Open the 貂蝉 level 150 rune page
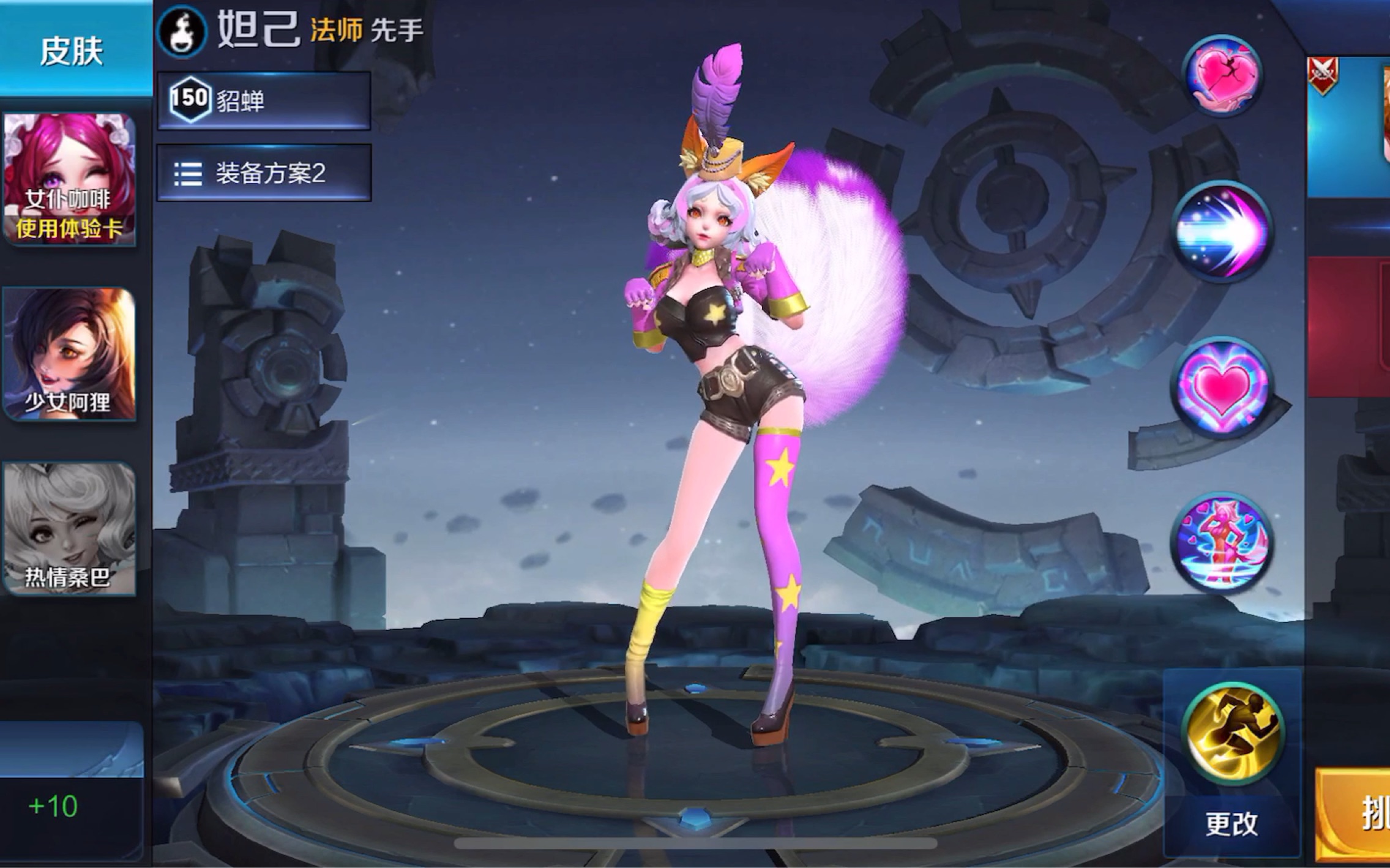 click(x=264, y=100)
